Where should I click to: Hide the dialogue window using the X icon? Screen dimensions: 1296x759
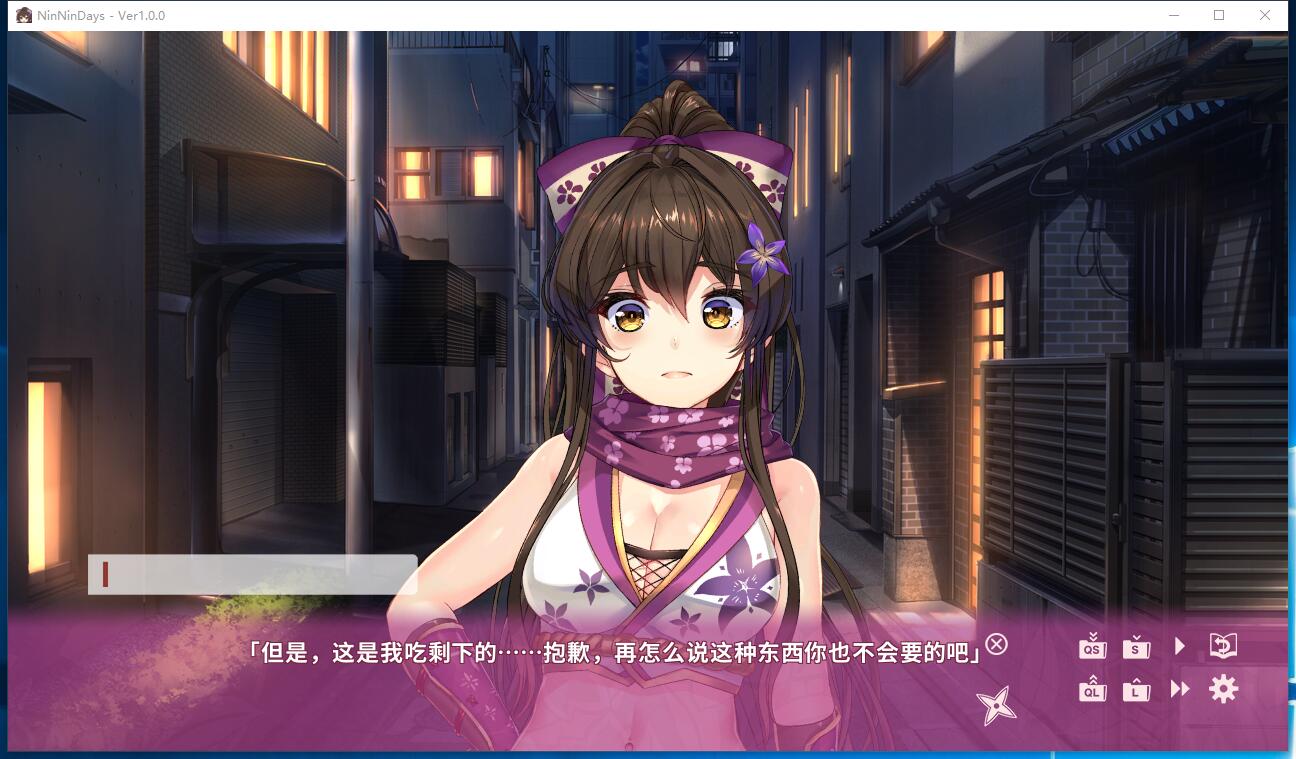[994, 646]
